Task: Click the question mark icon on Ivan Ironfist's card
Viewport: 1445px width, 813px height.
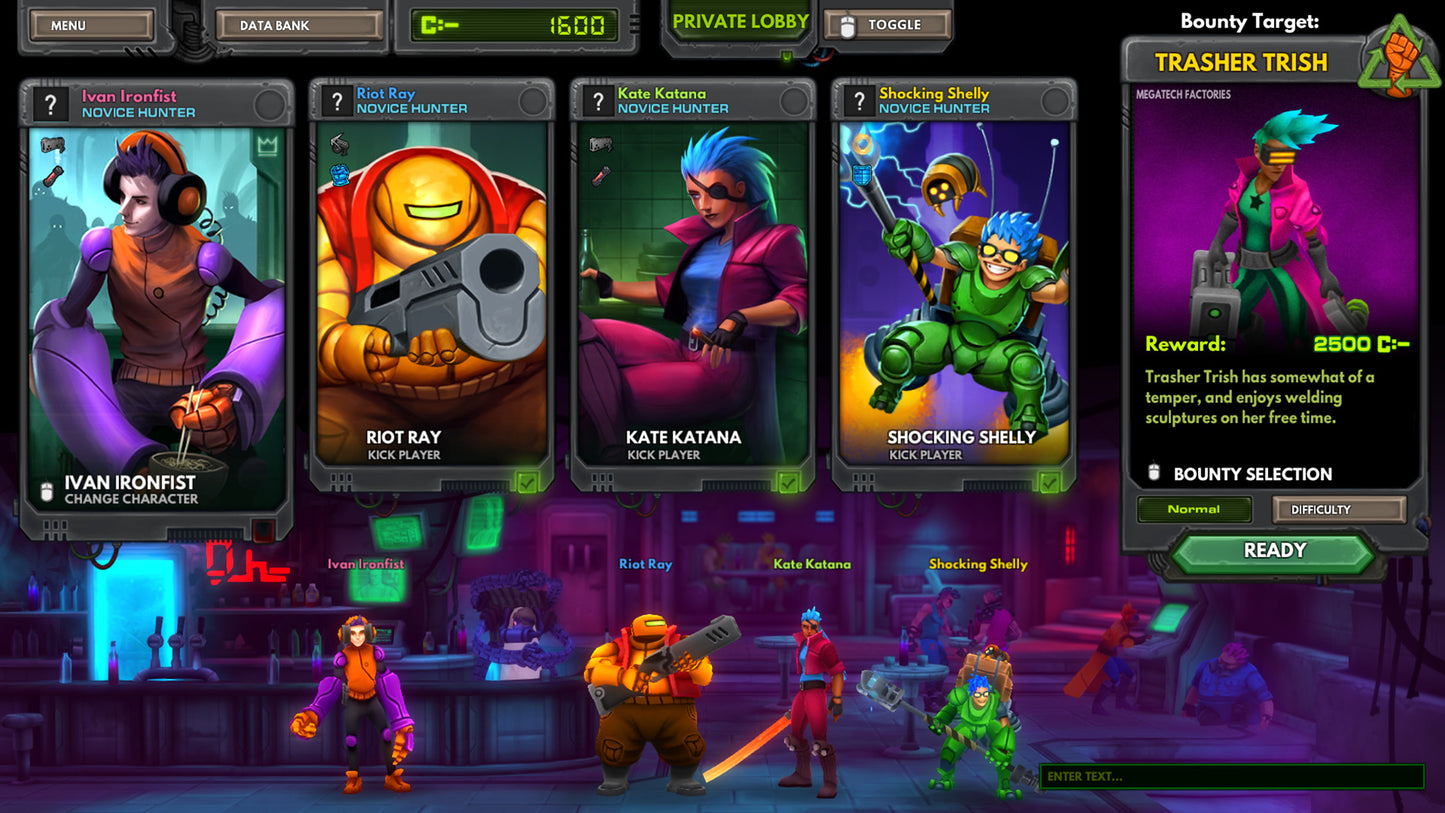Action: coord(51,104)
